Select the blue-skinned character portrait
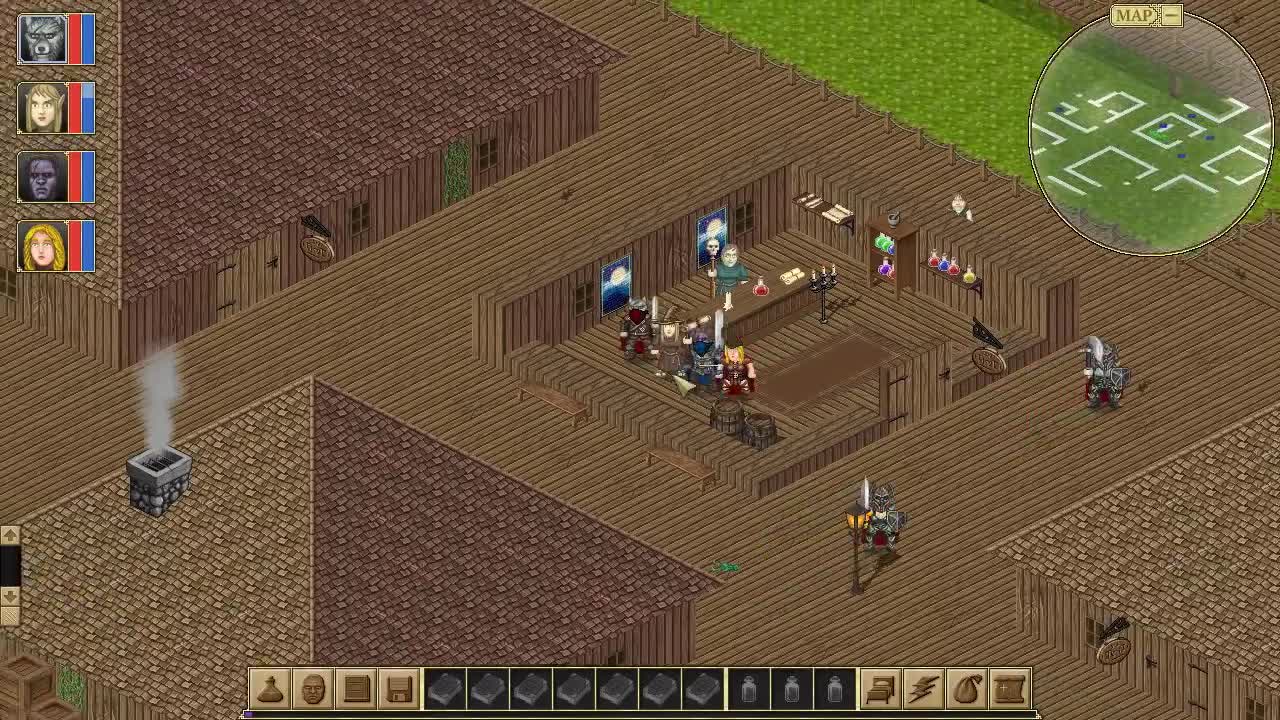Viewport: 1280px width, 720px height. (x=42, y=176)
